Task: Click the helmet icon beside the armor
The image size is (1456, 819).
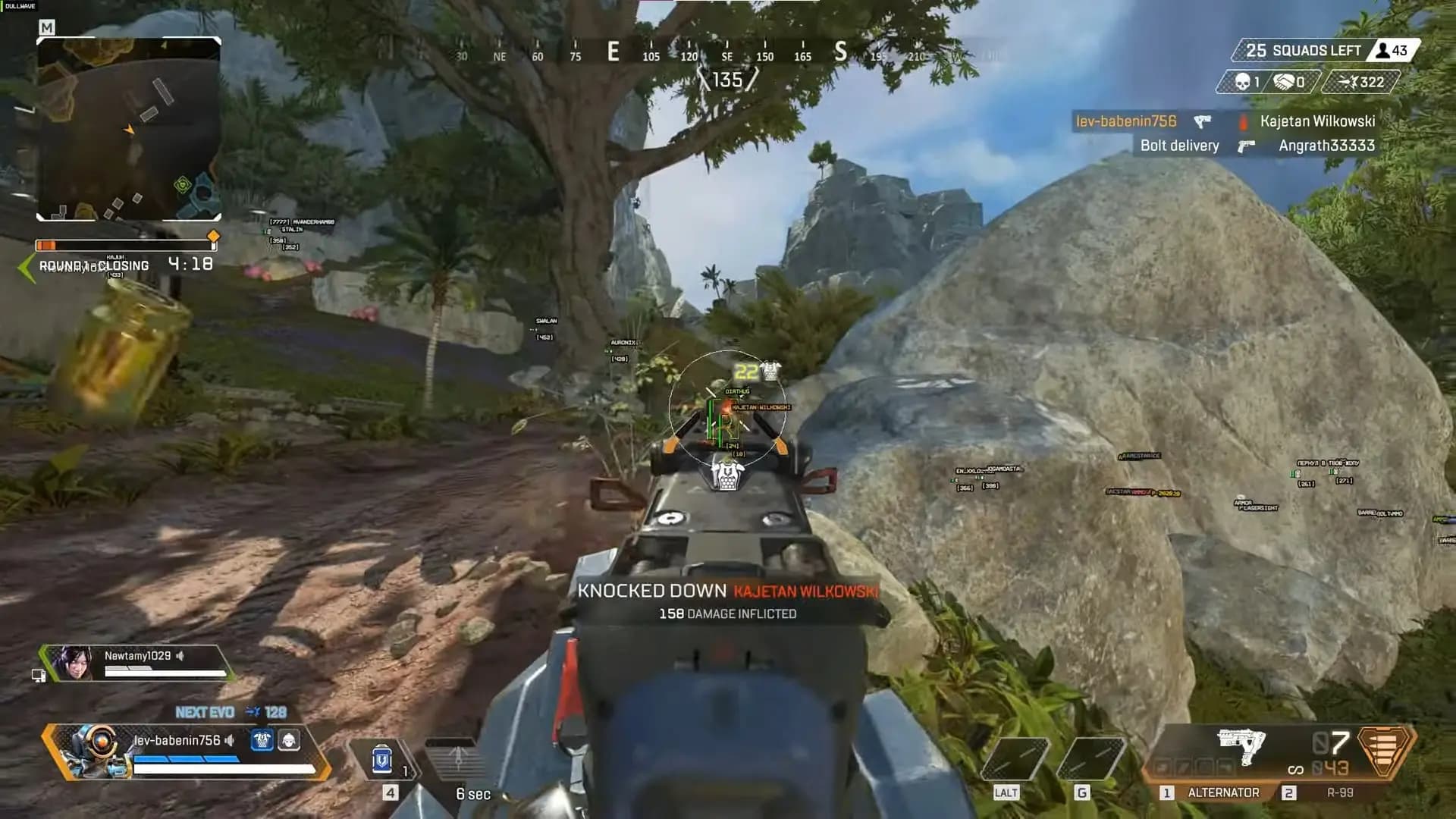Action: (289, 740)
